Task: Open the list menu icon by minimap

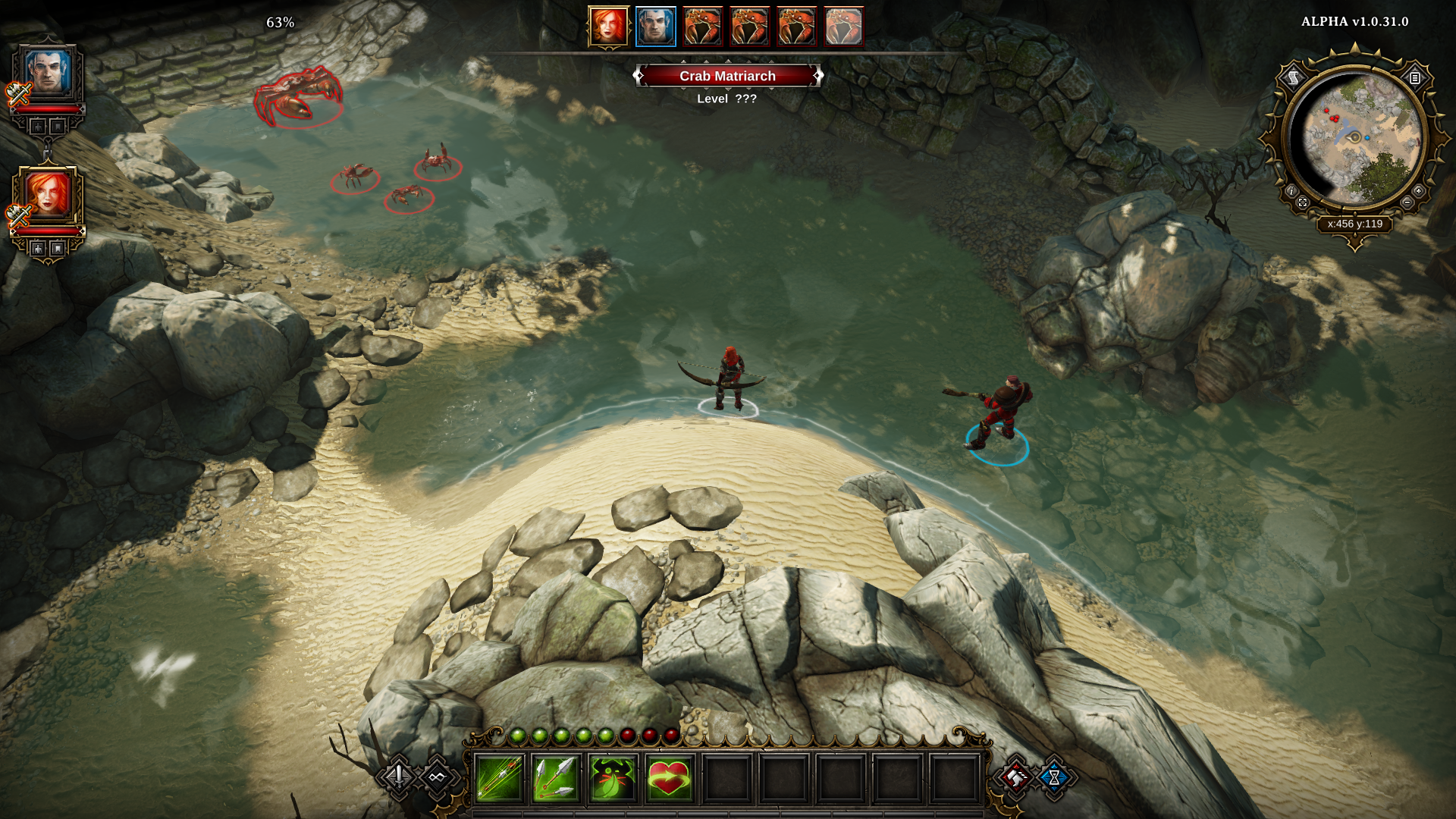Action: 1415,77
